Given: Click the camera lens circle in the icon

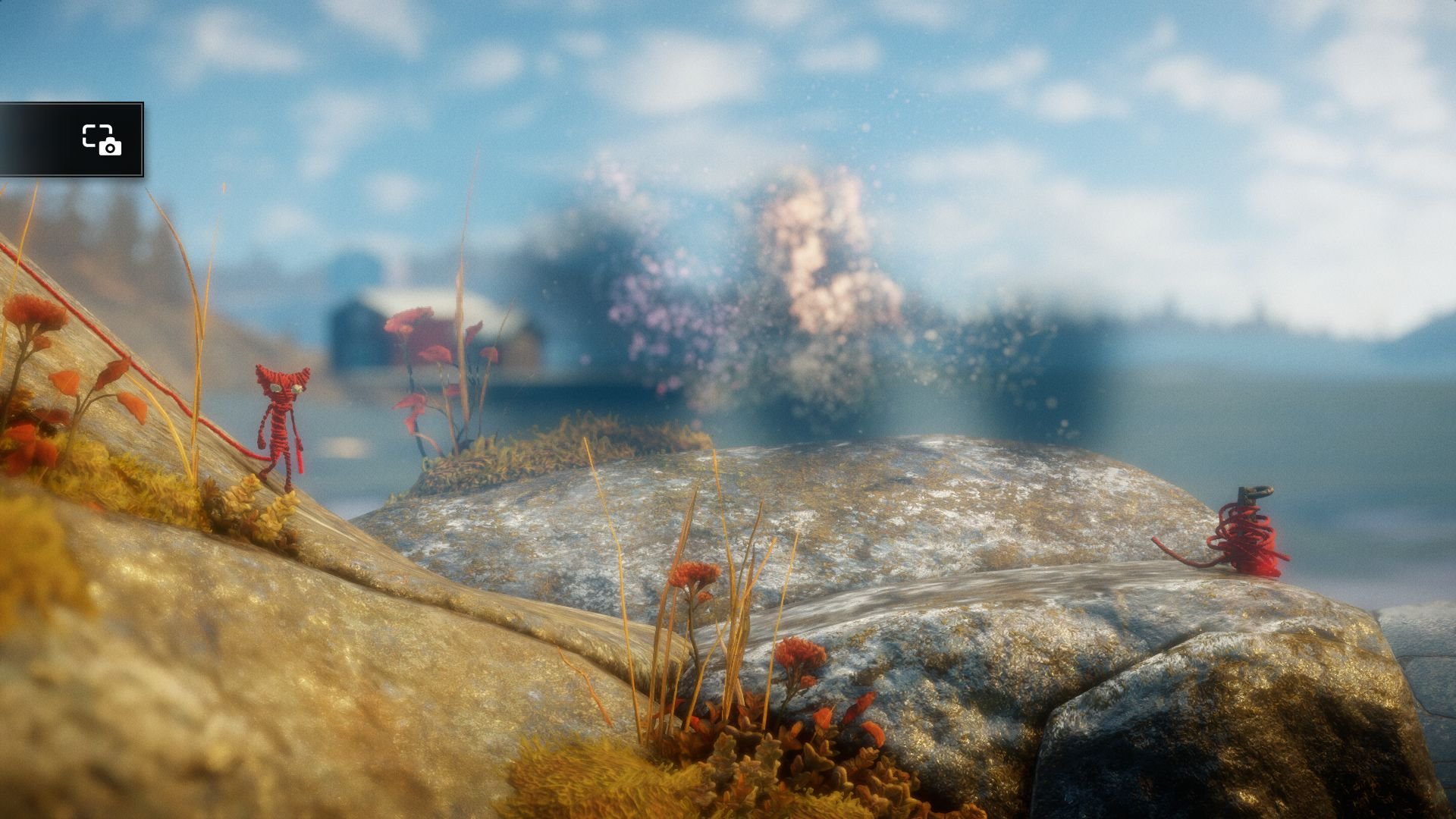Looking at the screenshot, I should (x=111, y=149).
